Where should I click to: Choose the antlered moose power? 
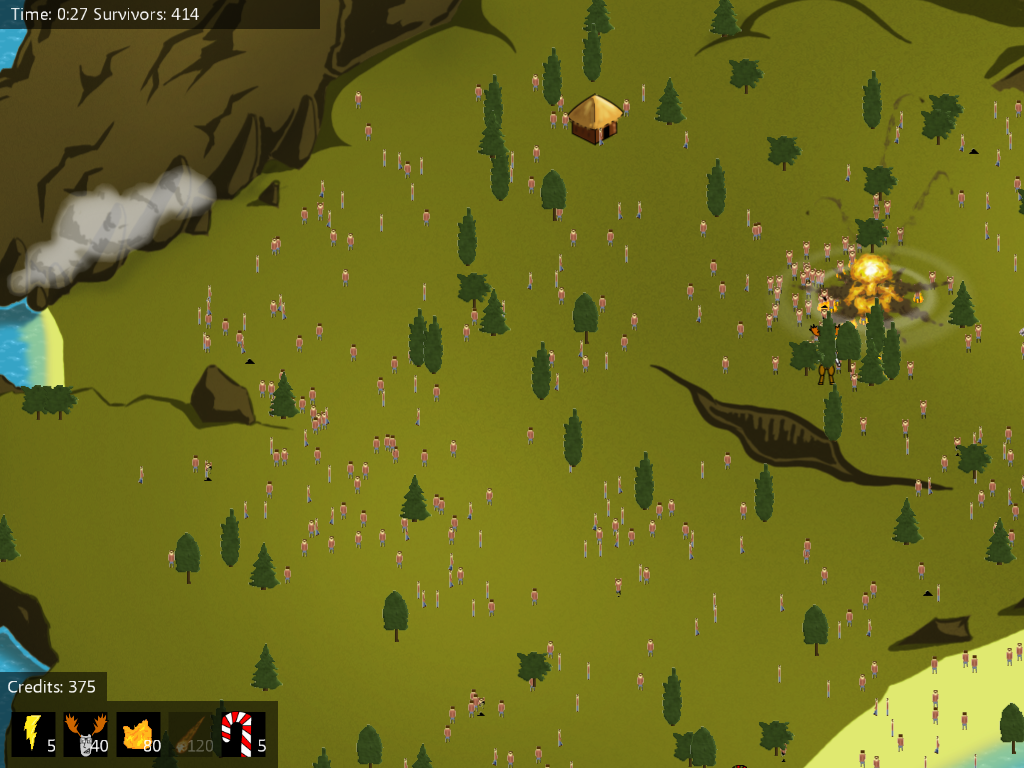tap(85, 733)
